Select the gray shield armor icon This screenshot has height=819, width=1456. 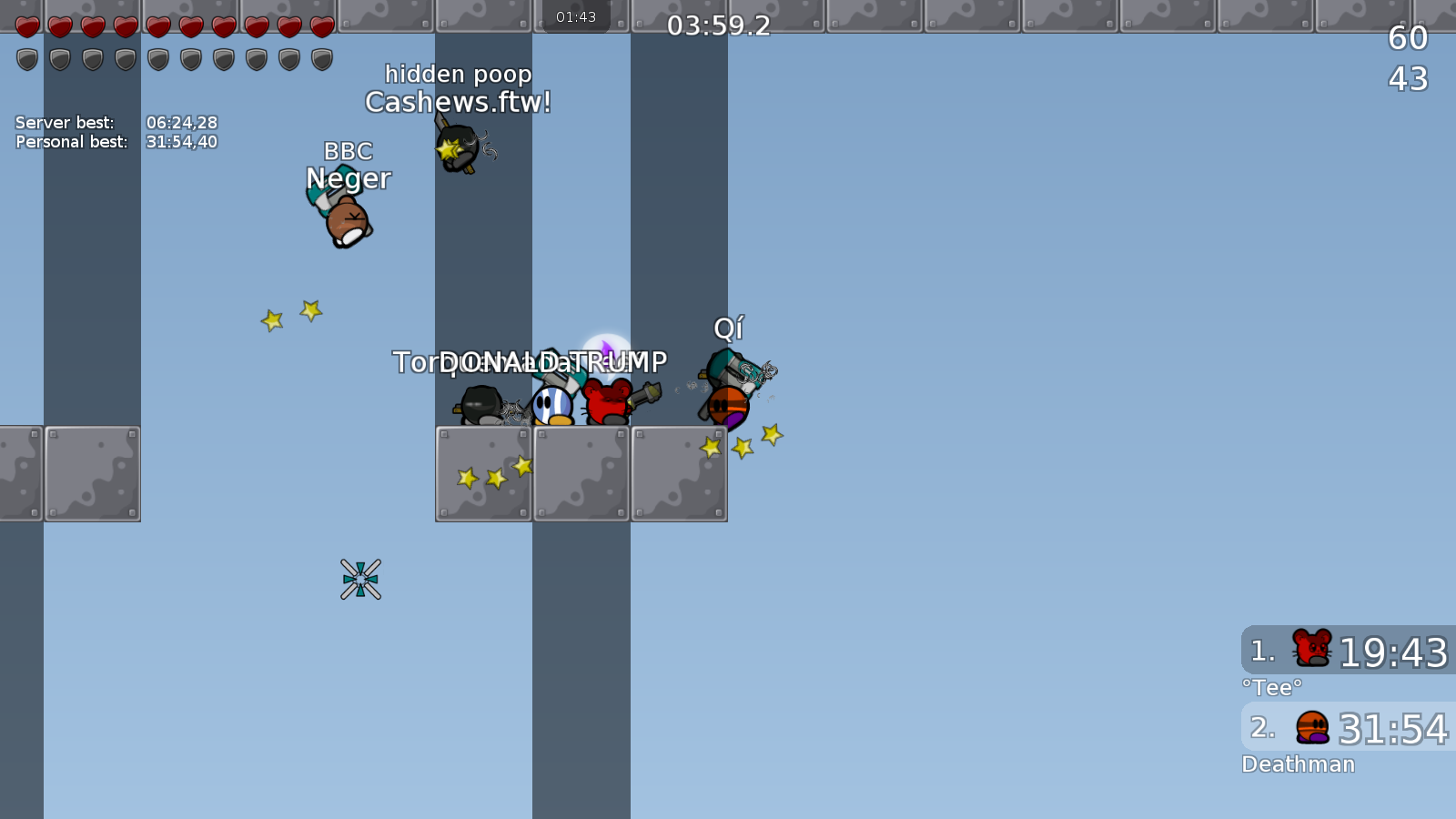[27, 59]
